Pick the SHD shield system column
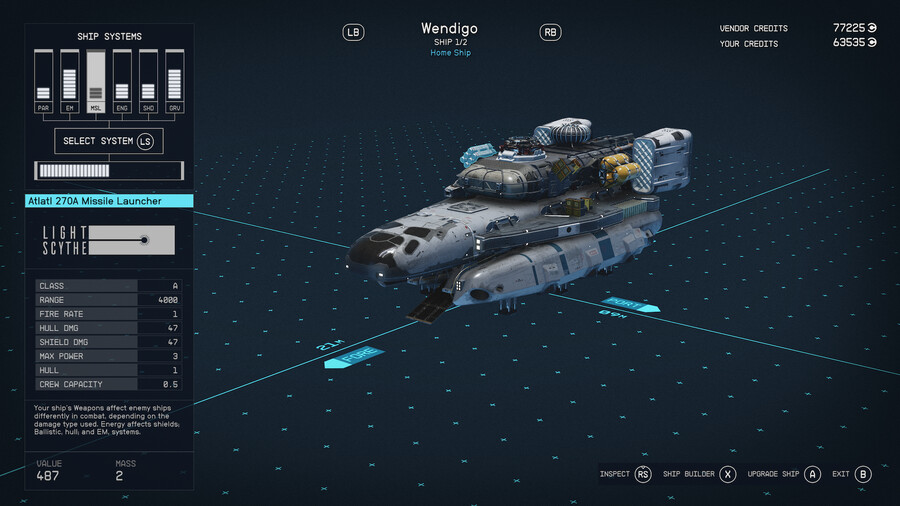Image resolution: width=900 pixels, height=506 pixels. [x=148, y=82]
